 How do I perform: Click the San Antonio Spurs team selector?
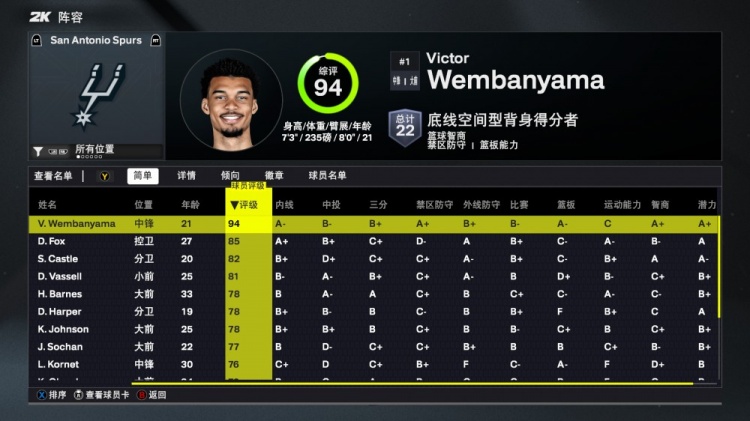[96, 40]
